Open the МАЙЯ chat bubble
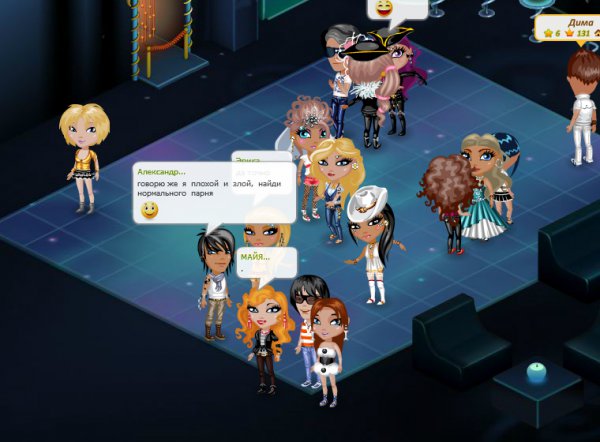 [265, 262]
